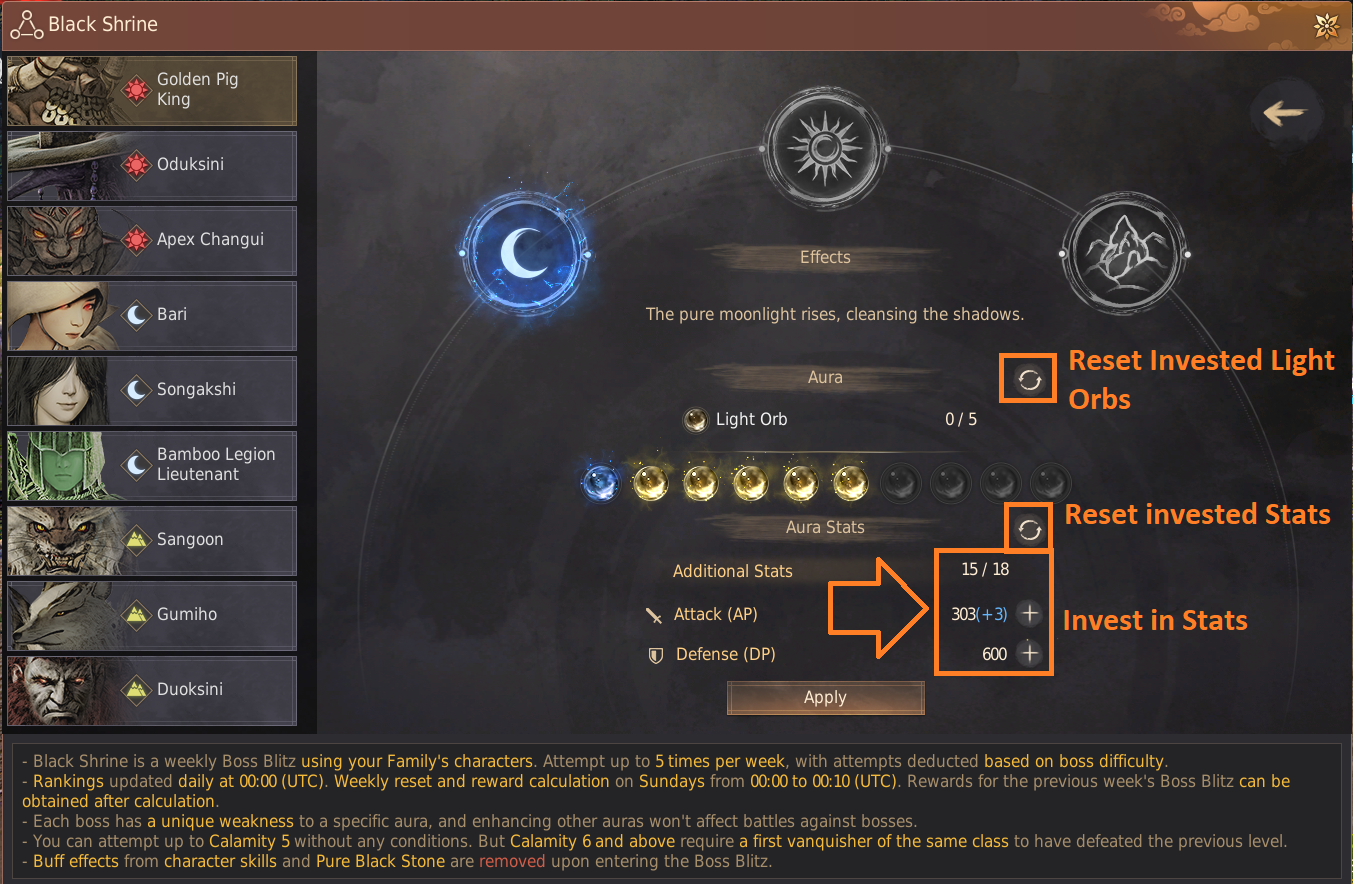
Task: Apply the aura stat changes
Action: (825, 698)
